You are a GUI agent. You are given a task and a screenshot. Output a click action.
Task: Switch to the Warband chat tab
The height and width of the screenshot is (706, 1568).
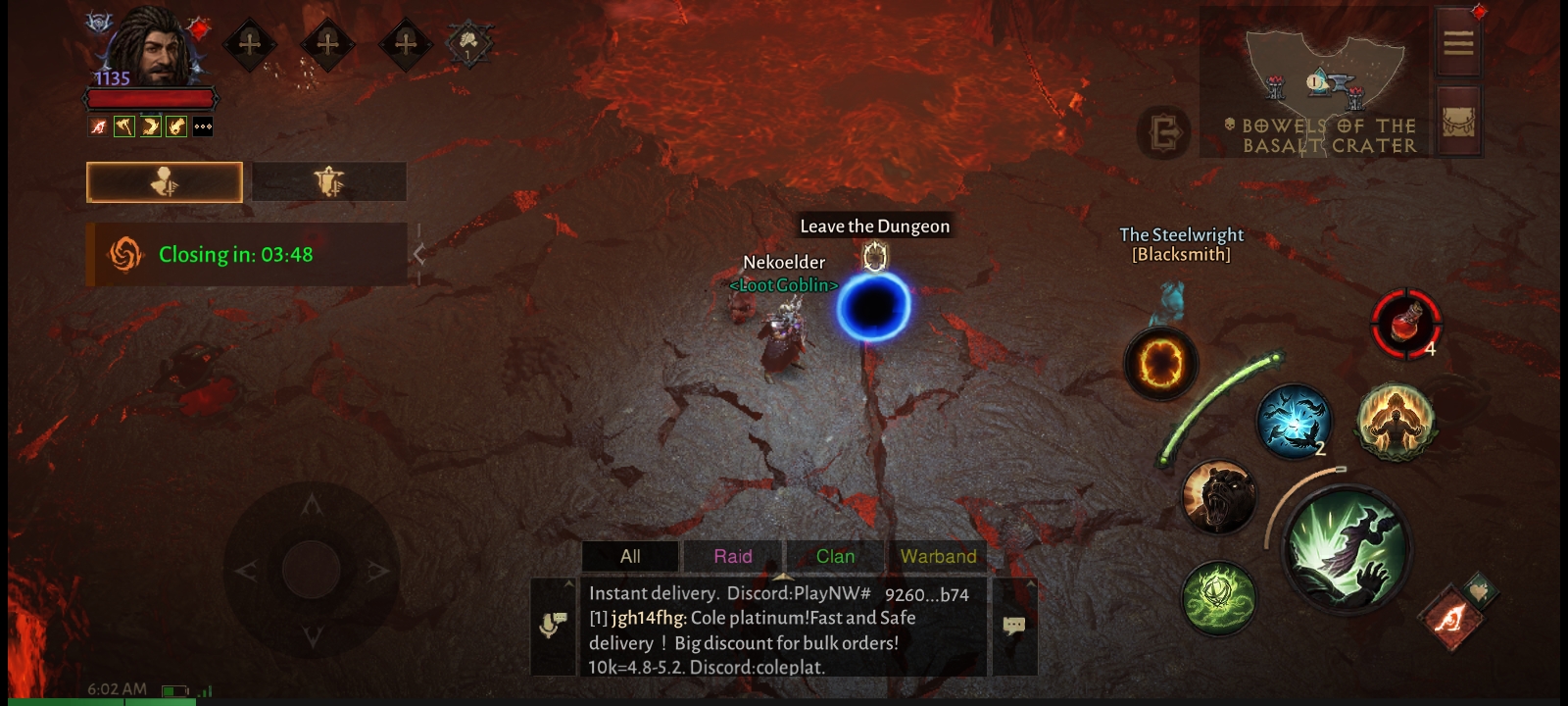938,556
